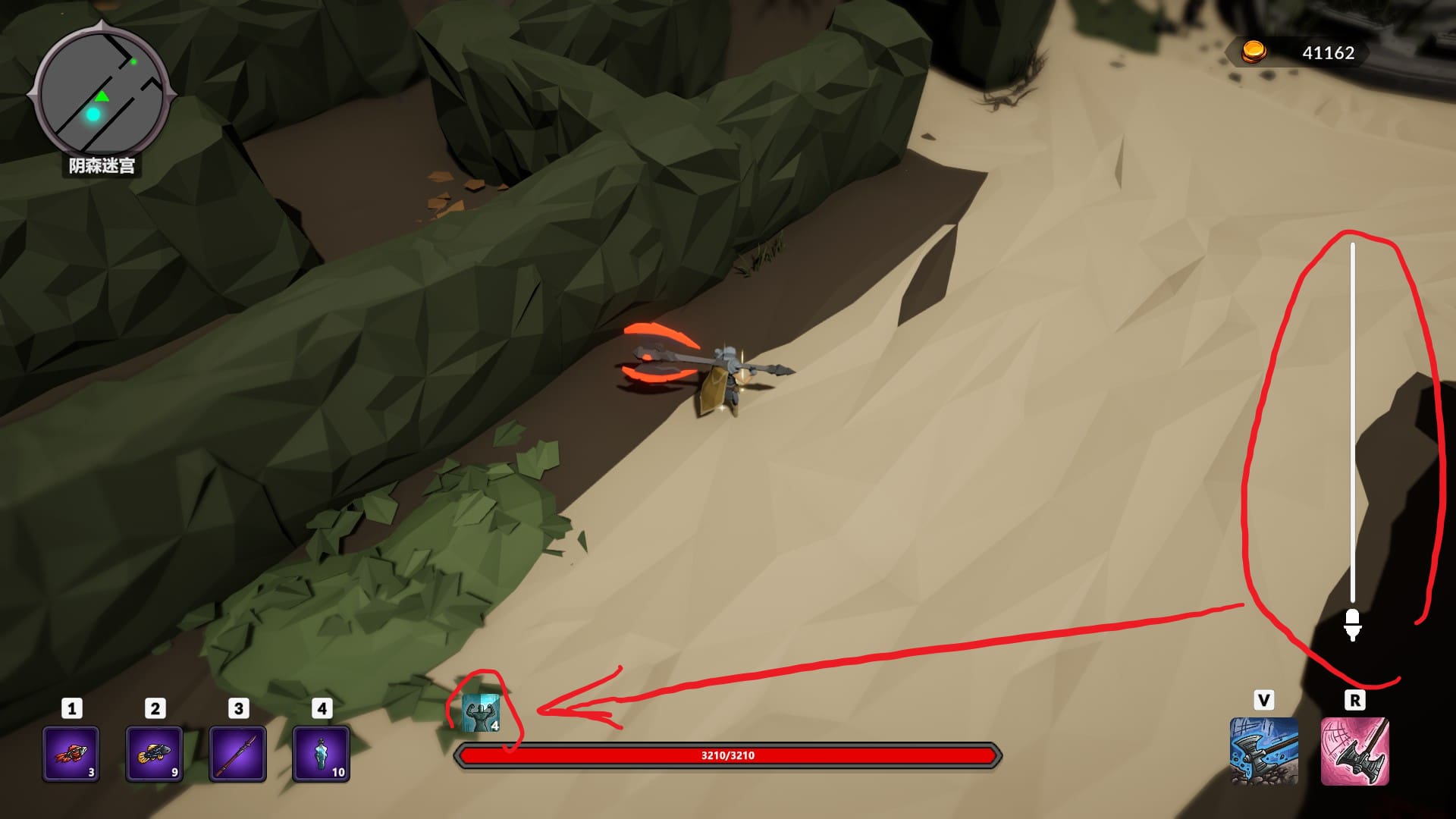Click the flexing strongman buff icon
Image resolution: width=1456 pixels, height=819 pixels.
coord(481,714)
